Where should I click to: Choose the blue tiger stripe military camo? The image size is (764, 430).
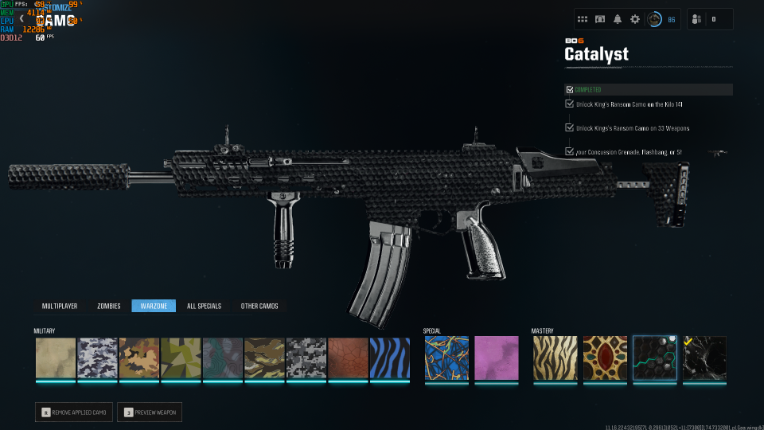coord(389,357)
